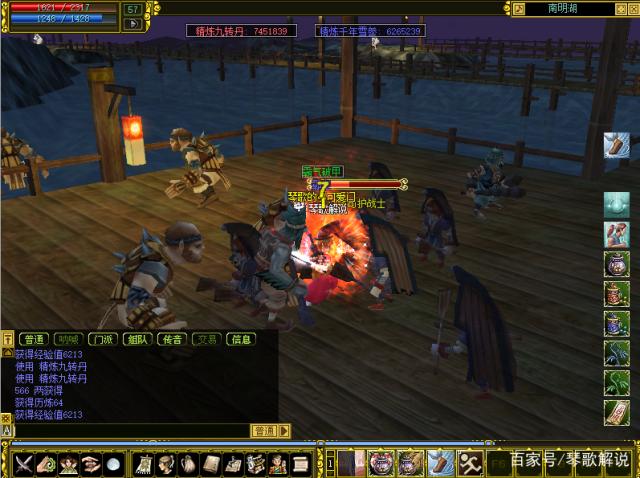Screen dimensions: 640x478
Task: Click the 南明湖 location name panel
Action: (x=568, y=9)
